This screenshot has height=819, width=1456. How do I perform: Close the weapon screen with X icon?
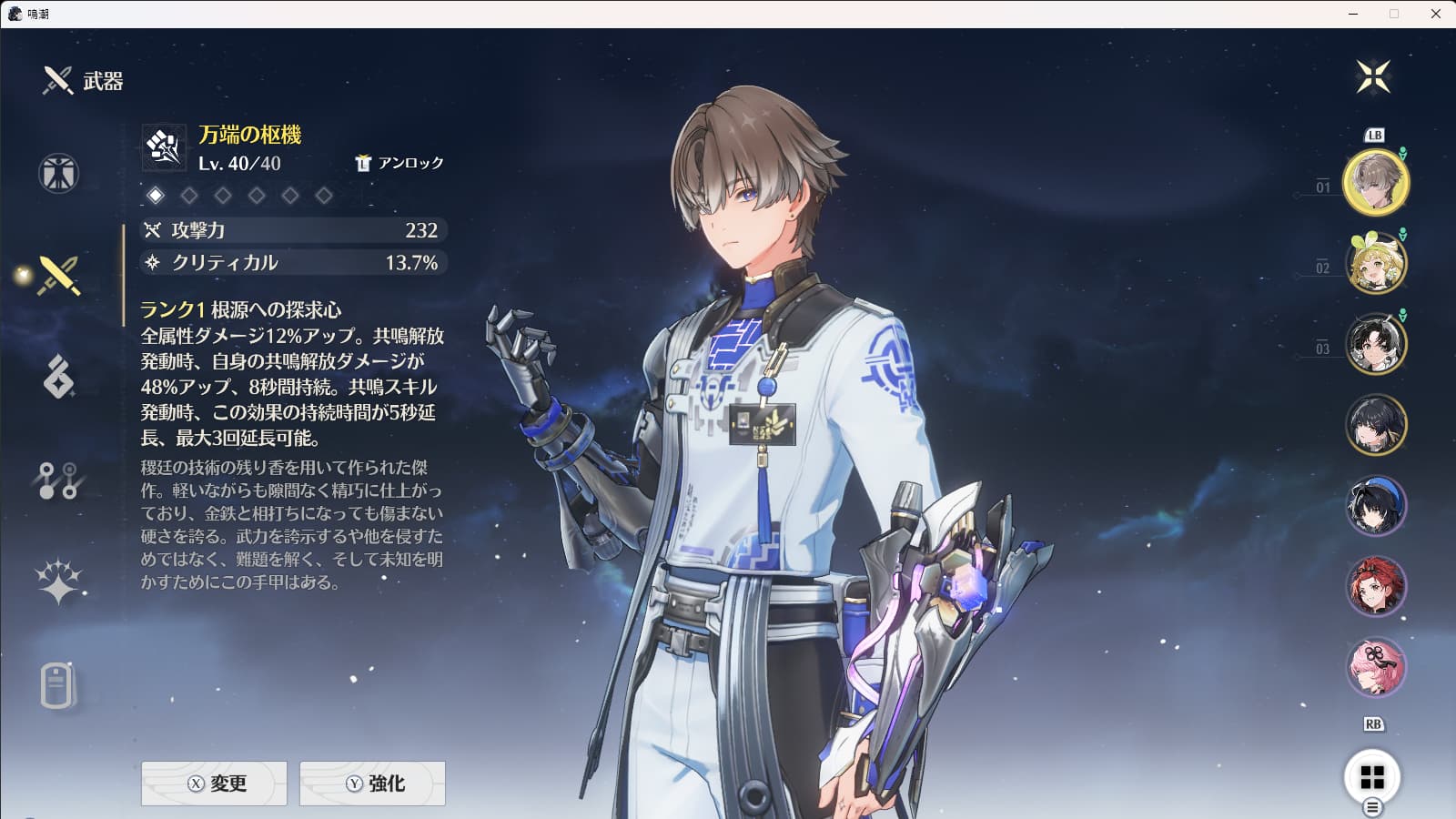click(x=1372, y=76)
